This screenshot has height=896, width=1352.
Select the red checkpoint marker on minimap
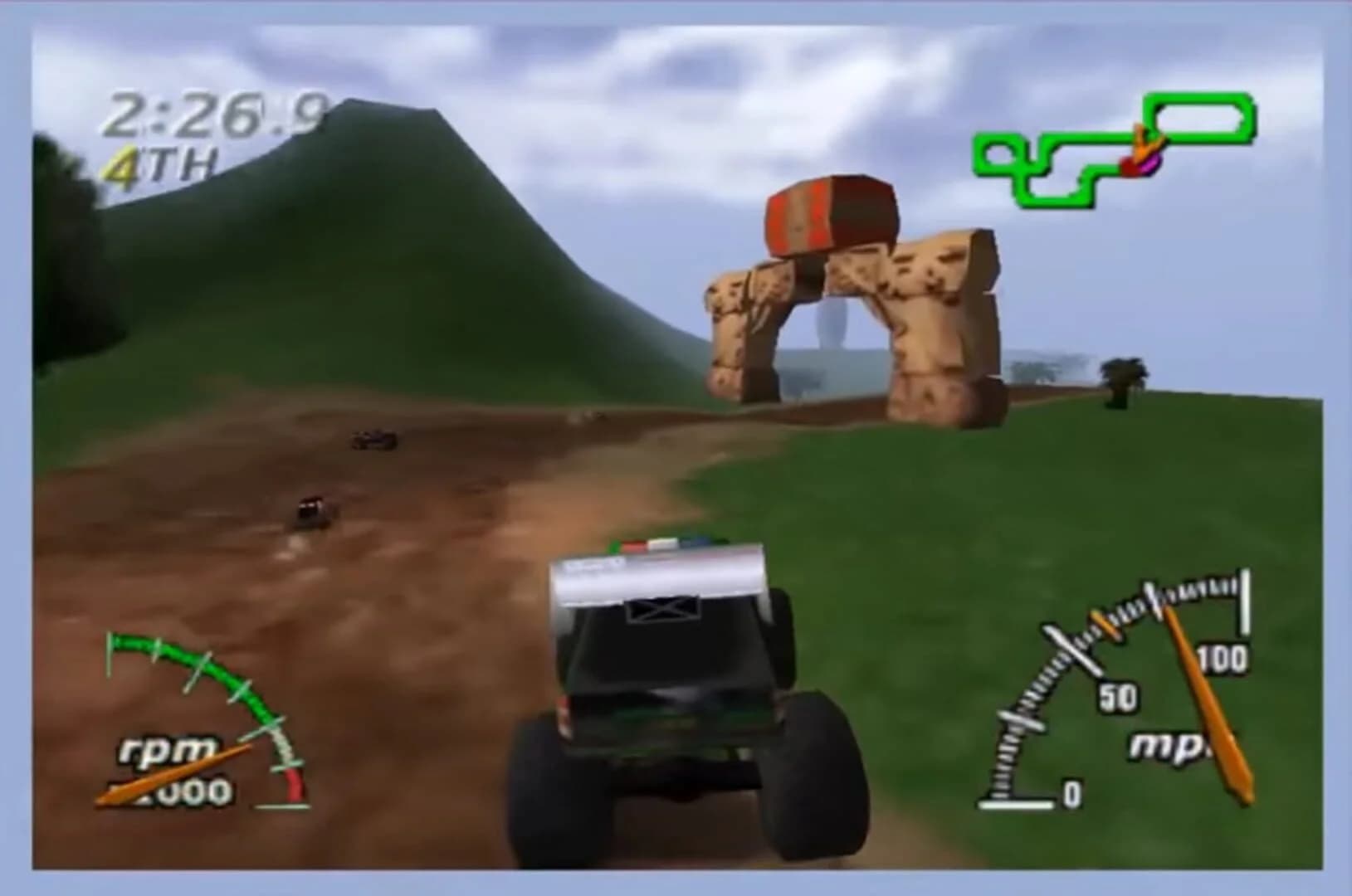pos(1130,165)
